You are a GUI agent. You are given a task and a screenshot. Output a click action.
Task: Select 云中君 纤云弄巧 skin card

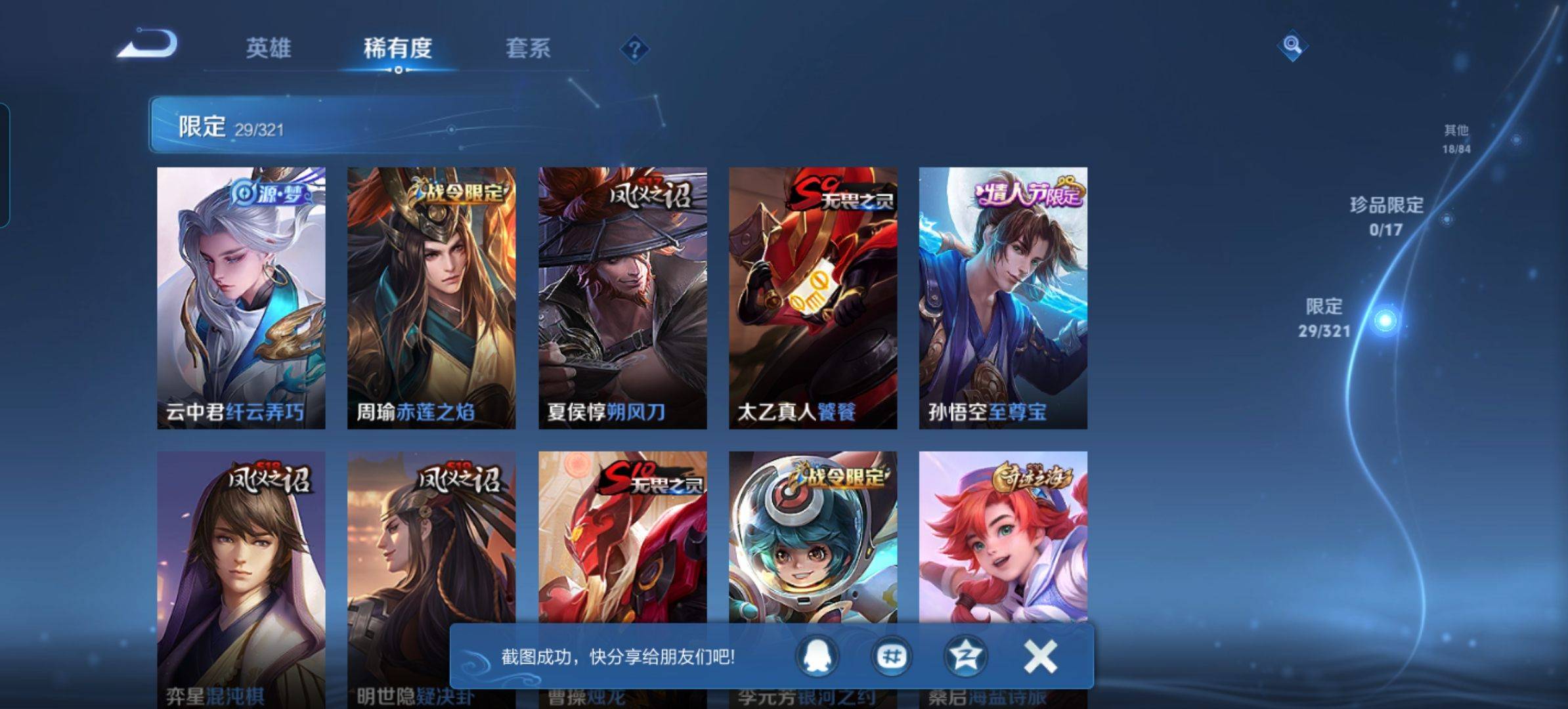tap(241, 298)
